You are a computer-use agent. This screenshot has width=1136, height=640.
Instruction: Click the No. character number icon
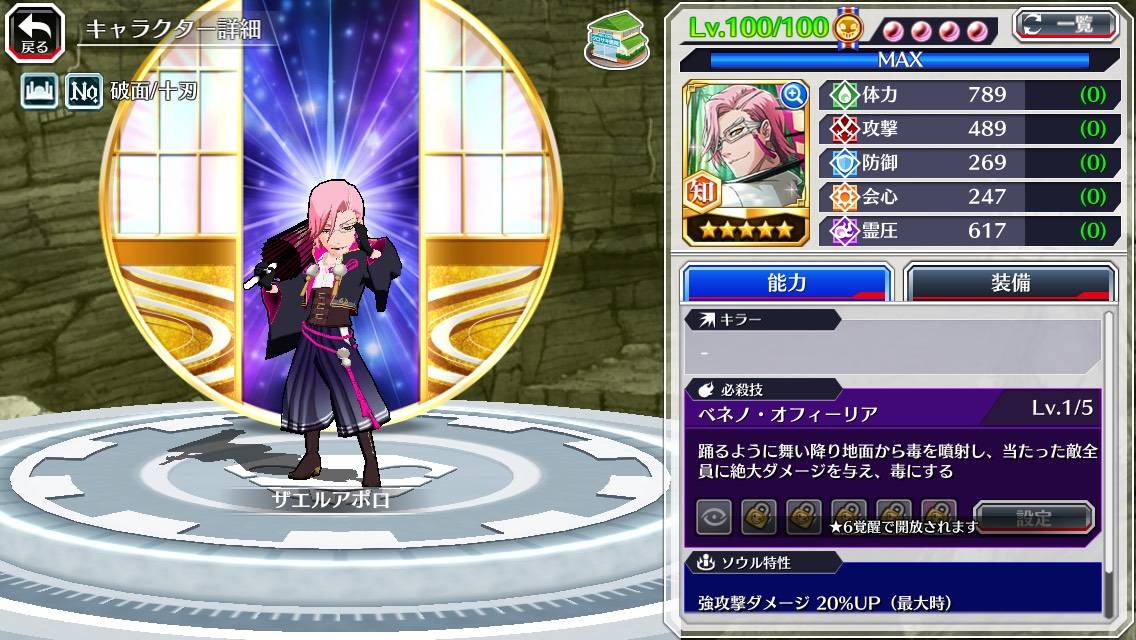click(85, 93)
